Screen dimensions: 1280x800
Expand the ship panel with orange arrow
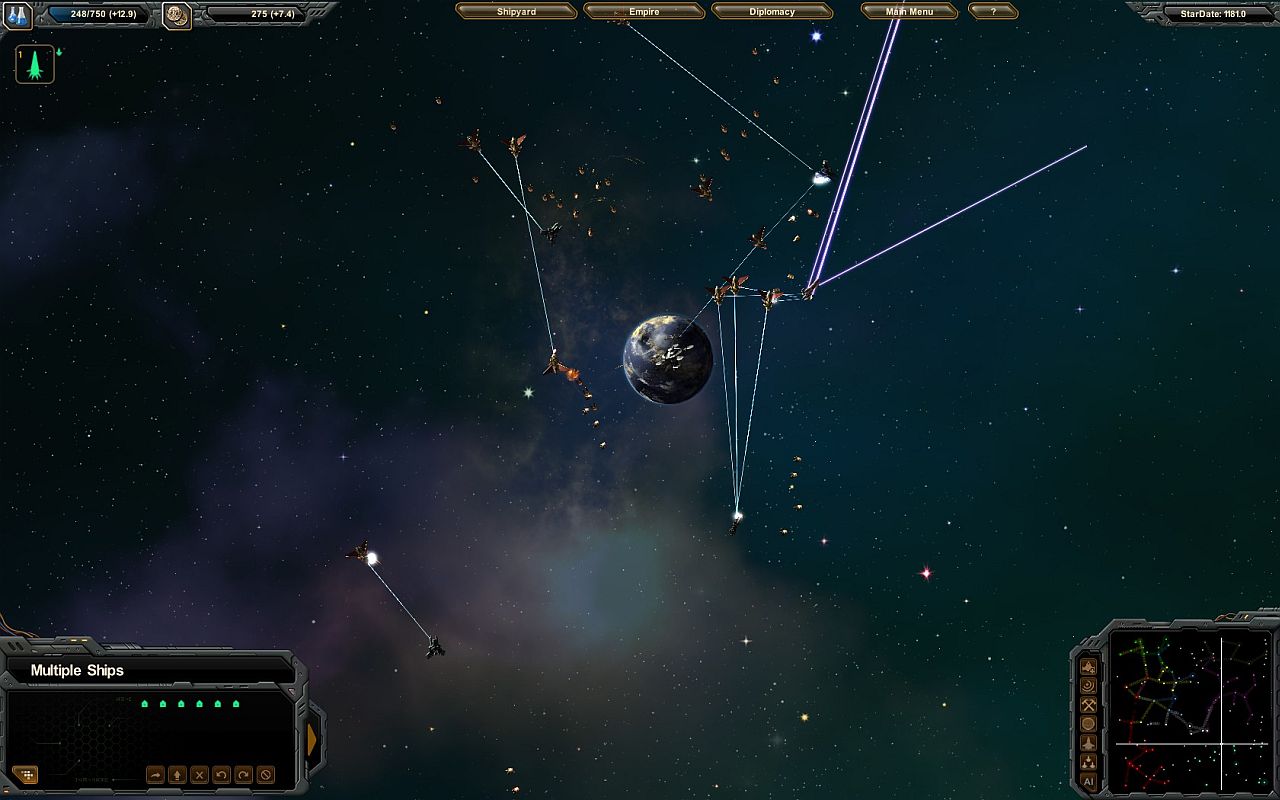pos(312,740)
